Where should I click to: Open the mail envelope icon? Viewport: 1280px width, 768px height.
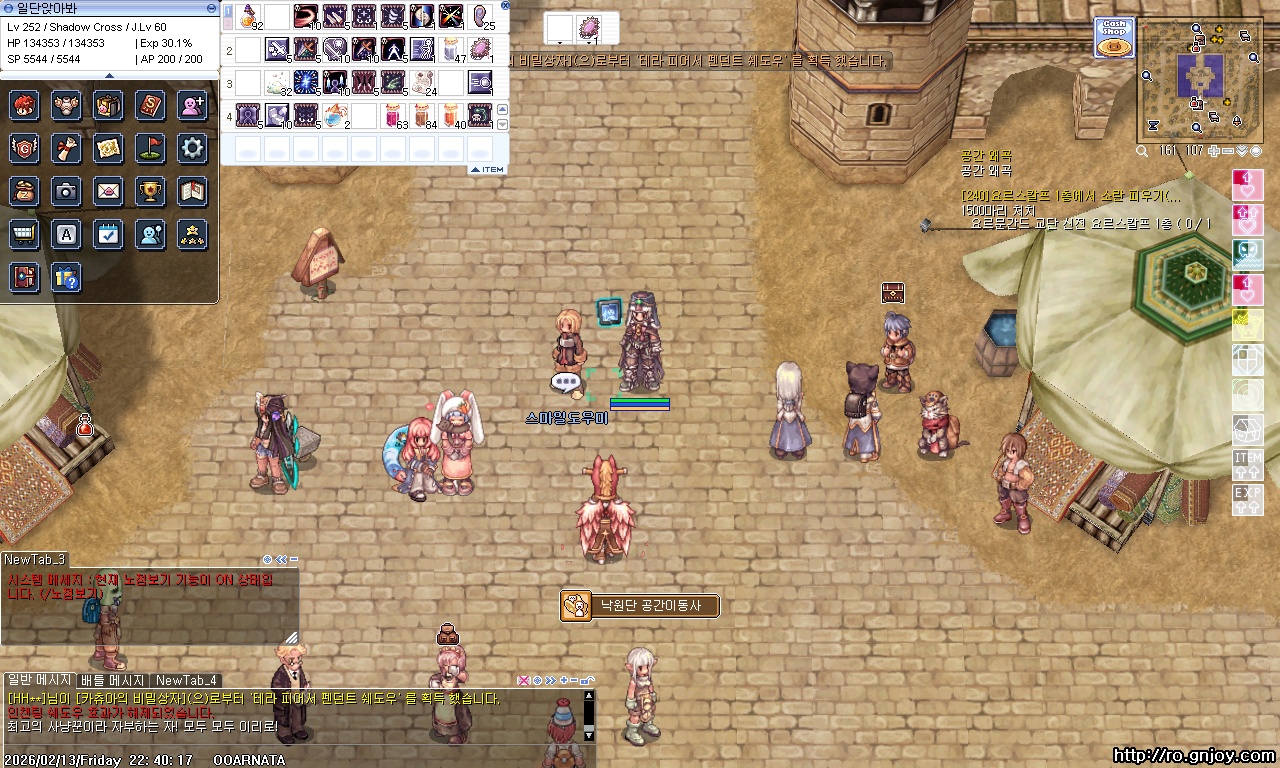point(108,190)
